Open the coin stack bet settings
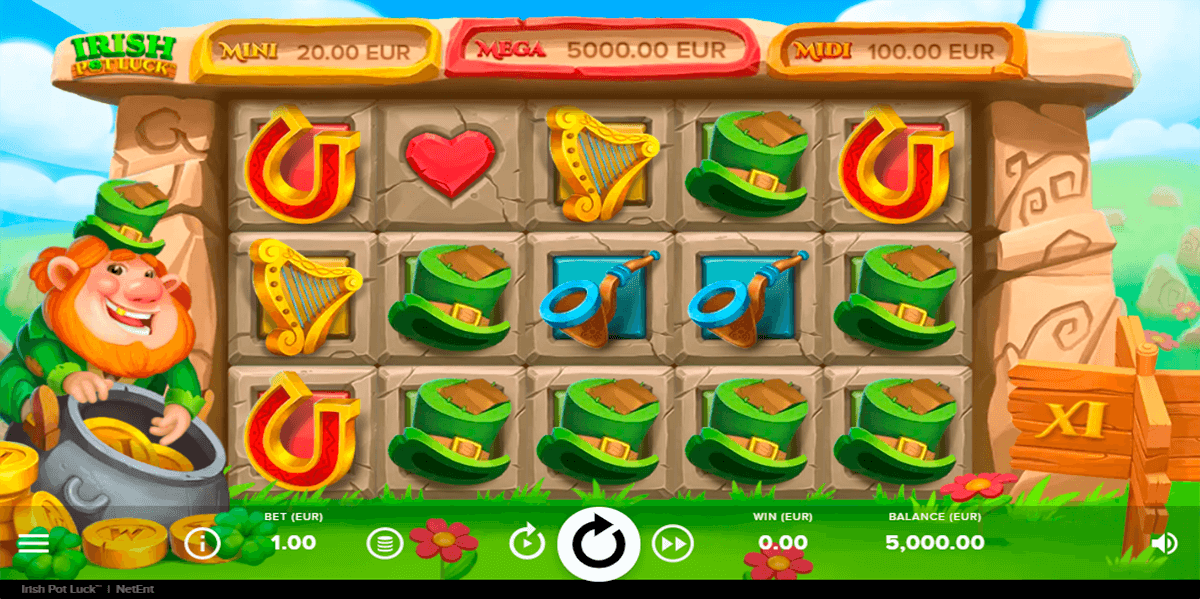The height and width of the screenshot is (599, 1200). click(384, 544)
